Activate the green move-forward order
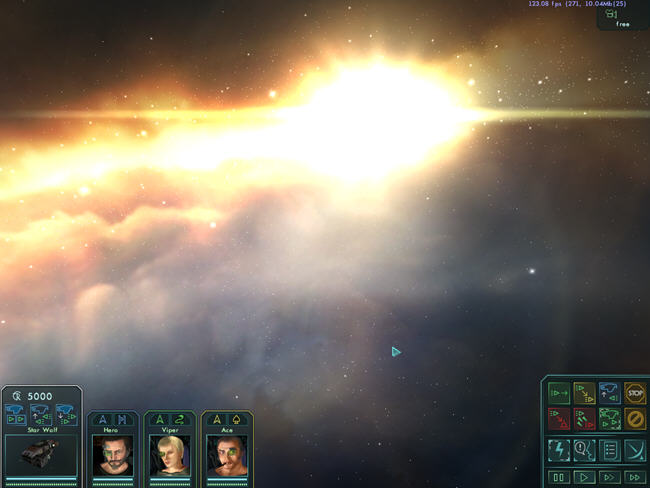650x488 pixels. 559,394
